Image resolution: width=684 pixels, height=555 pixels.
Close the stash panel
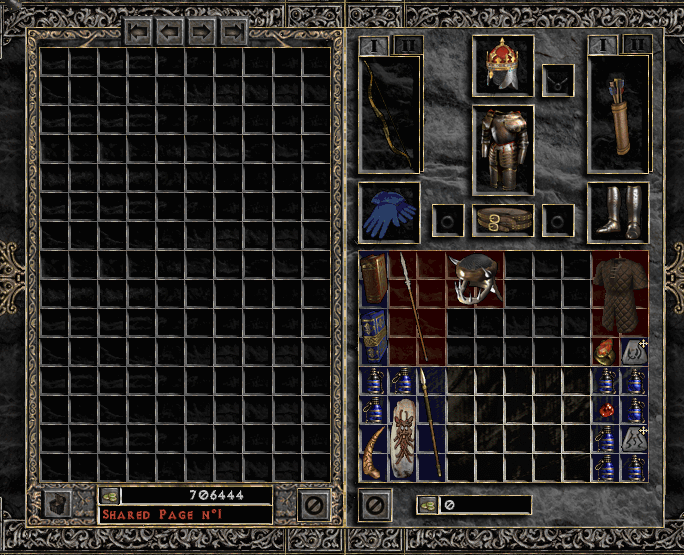[x=314, y=505]
